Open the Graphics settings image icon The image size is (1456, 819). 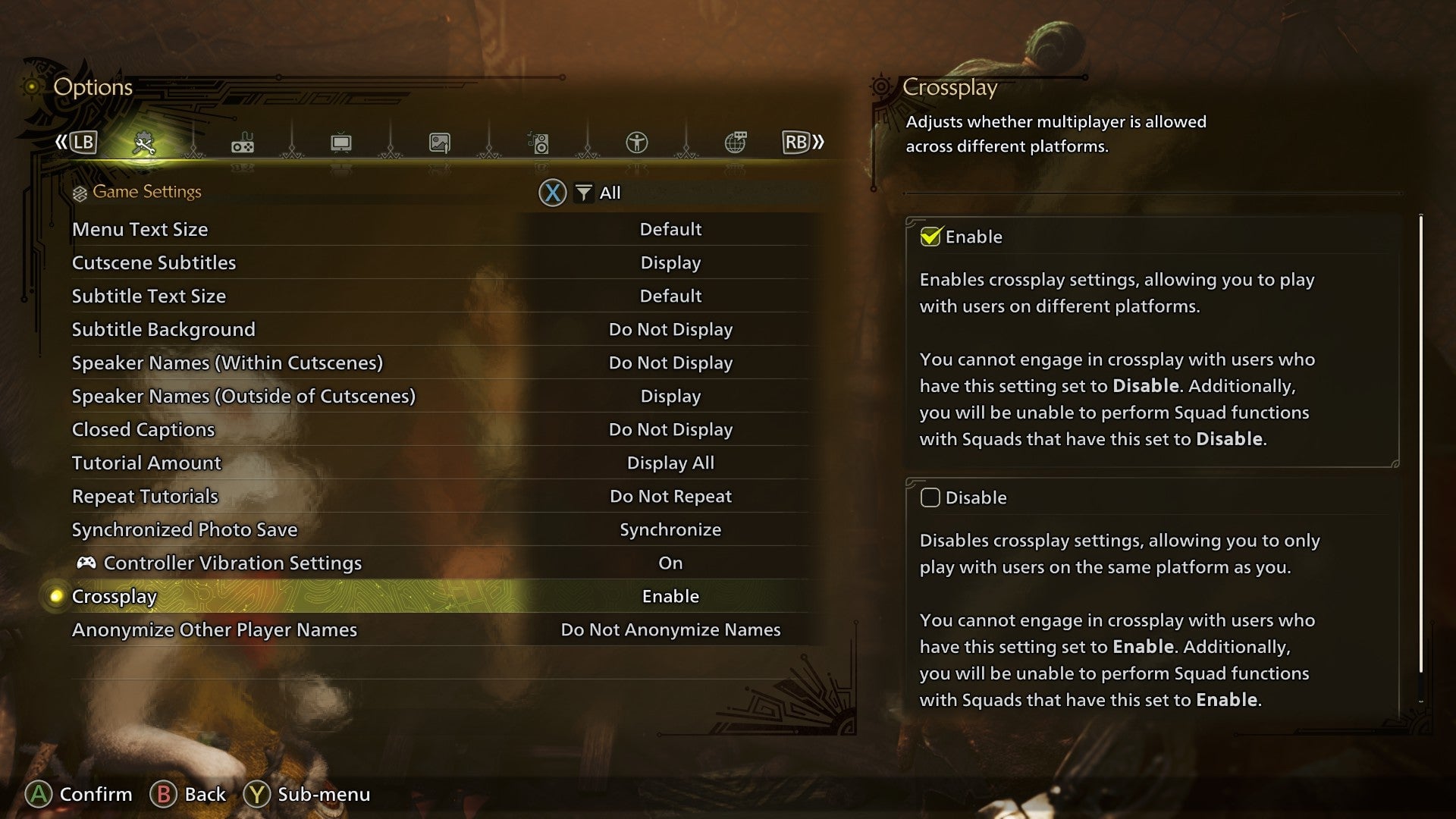point(440,143)
